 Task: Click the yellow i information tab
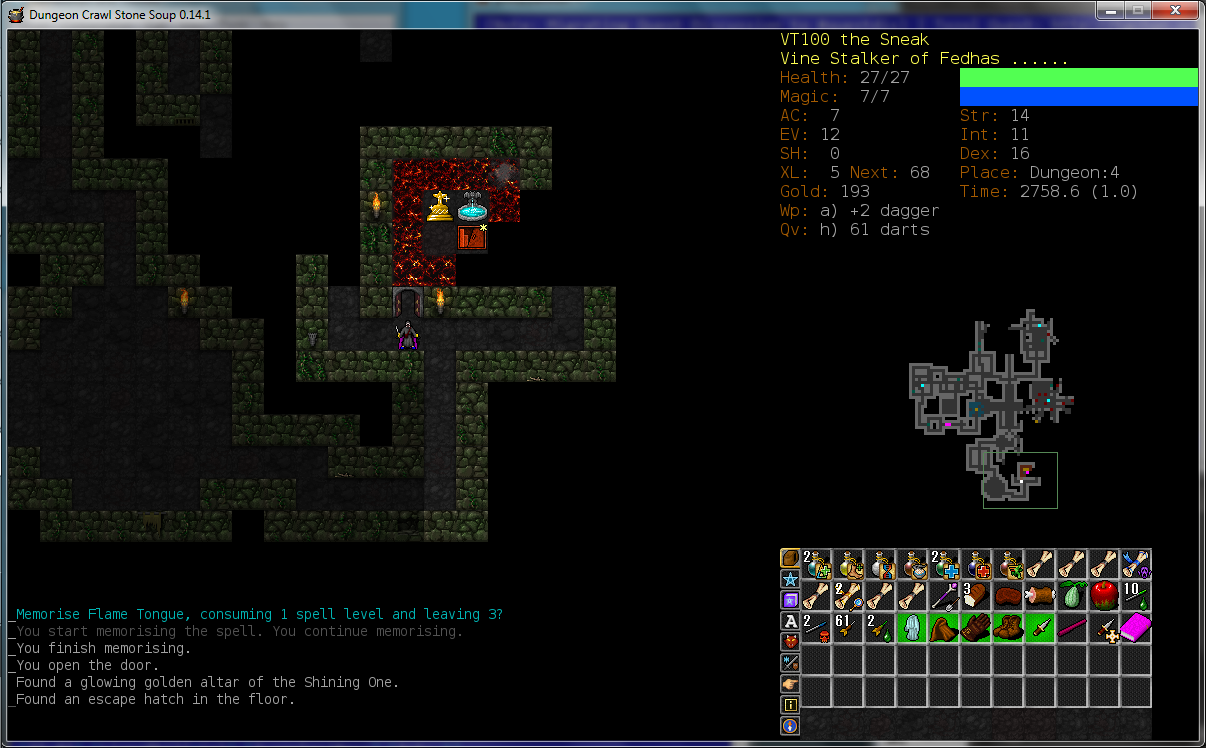790,705
